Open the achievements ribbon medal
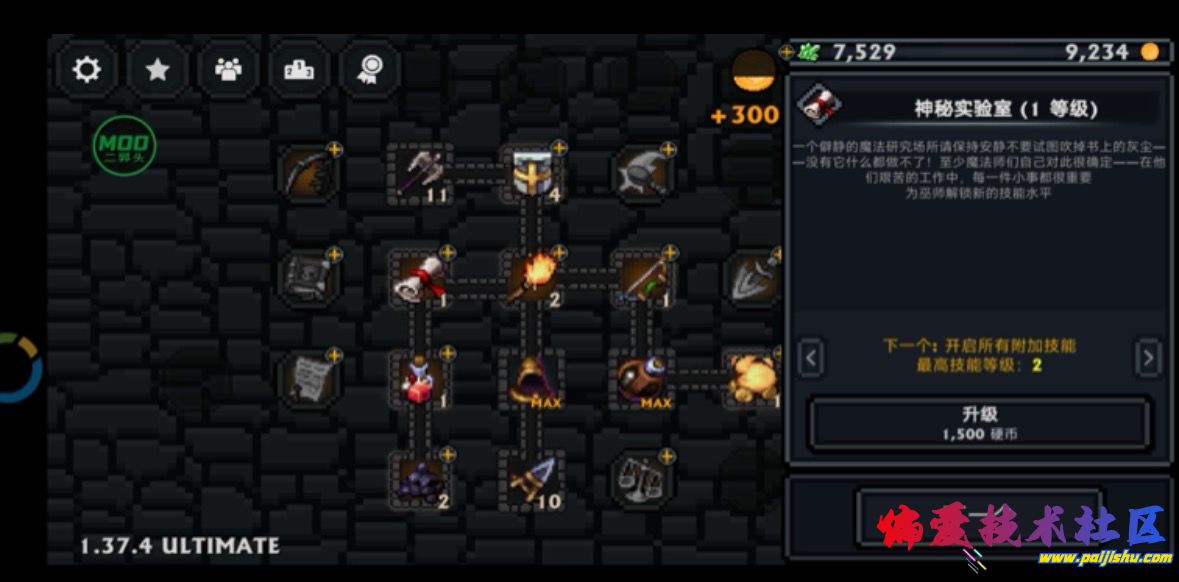1179x582 pixels. coord(370,69)
